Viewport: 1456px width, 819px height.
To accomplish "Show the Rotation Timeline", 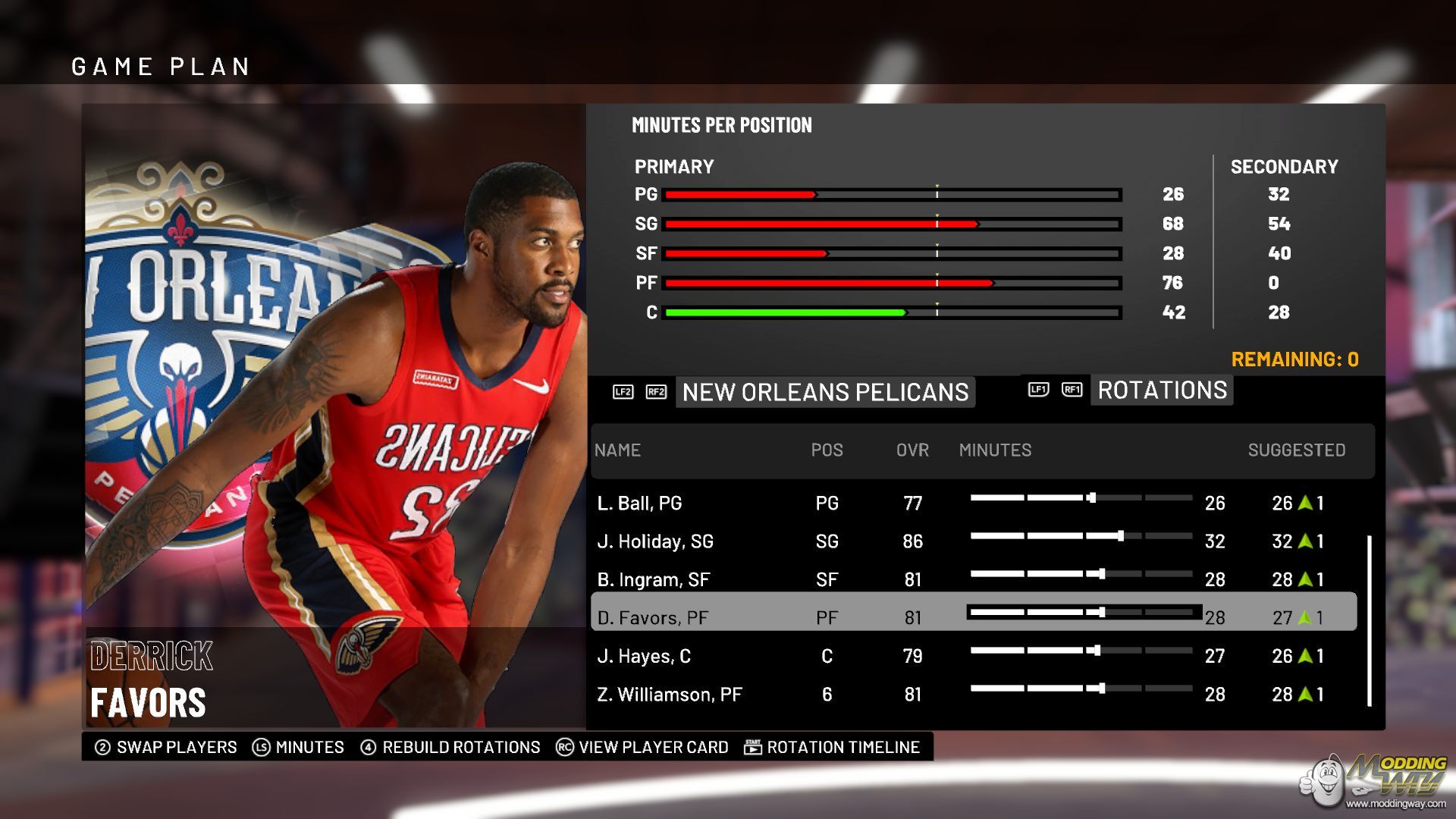I will pyautogui.click(x=833, y=747).
